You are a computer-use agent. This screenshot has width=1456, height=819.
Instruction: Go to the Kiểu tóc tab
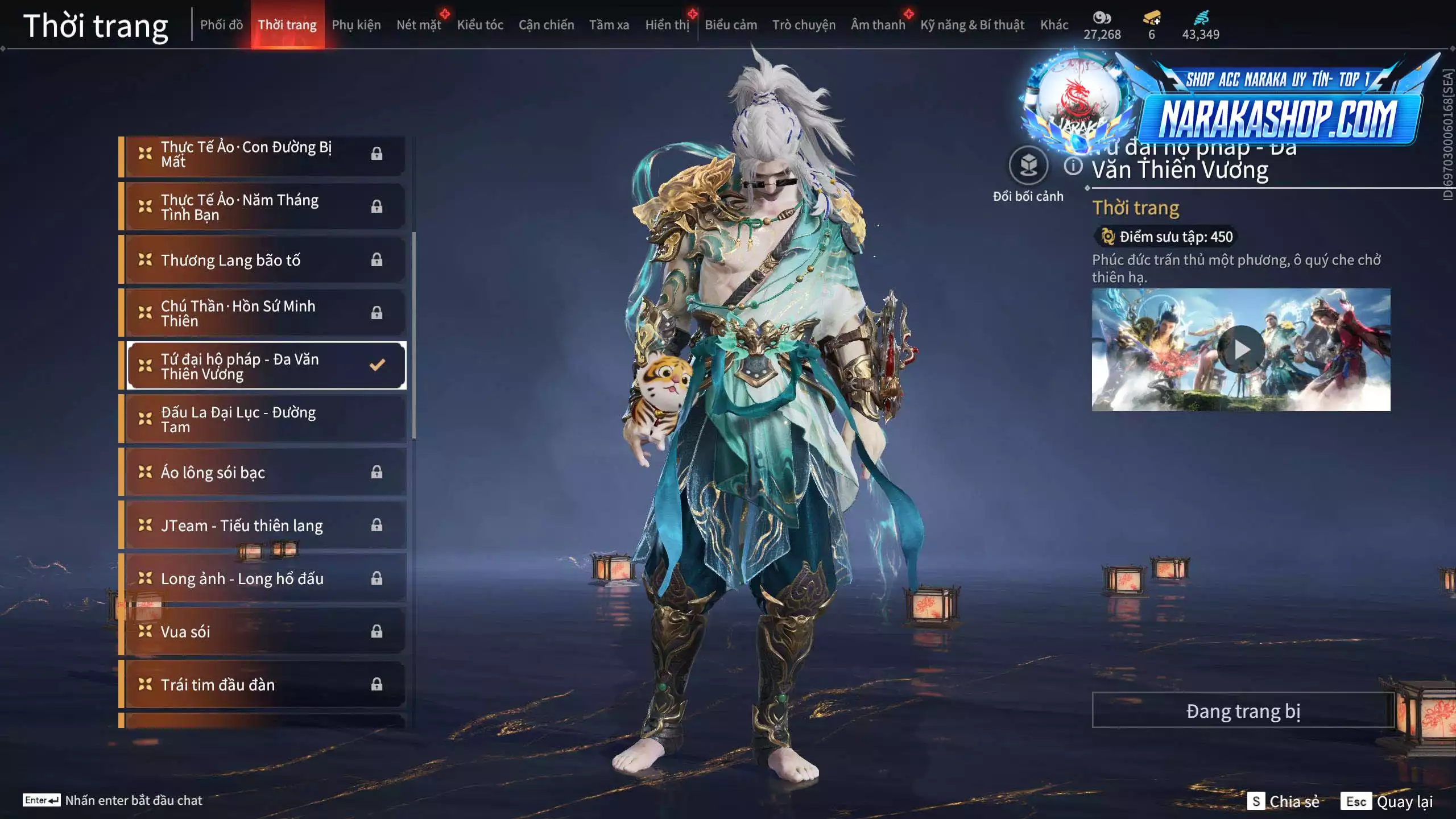(x=480, y=25)
